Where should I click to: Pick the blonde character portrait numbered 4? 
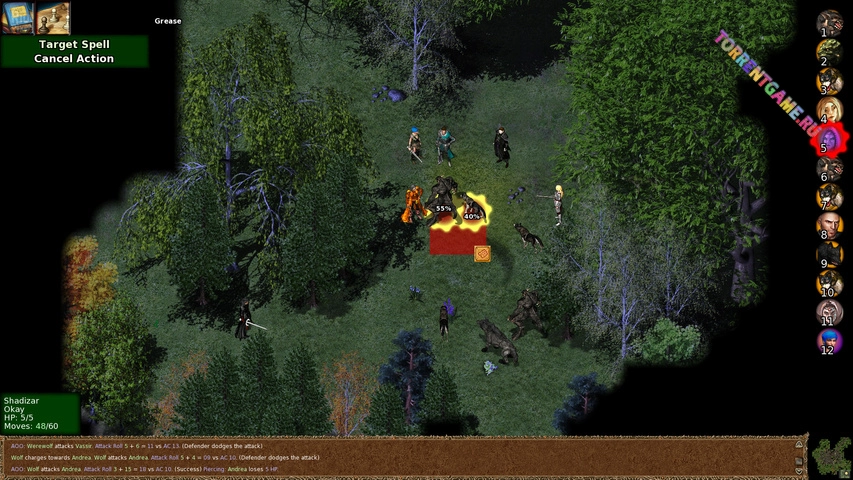(829, 109)
